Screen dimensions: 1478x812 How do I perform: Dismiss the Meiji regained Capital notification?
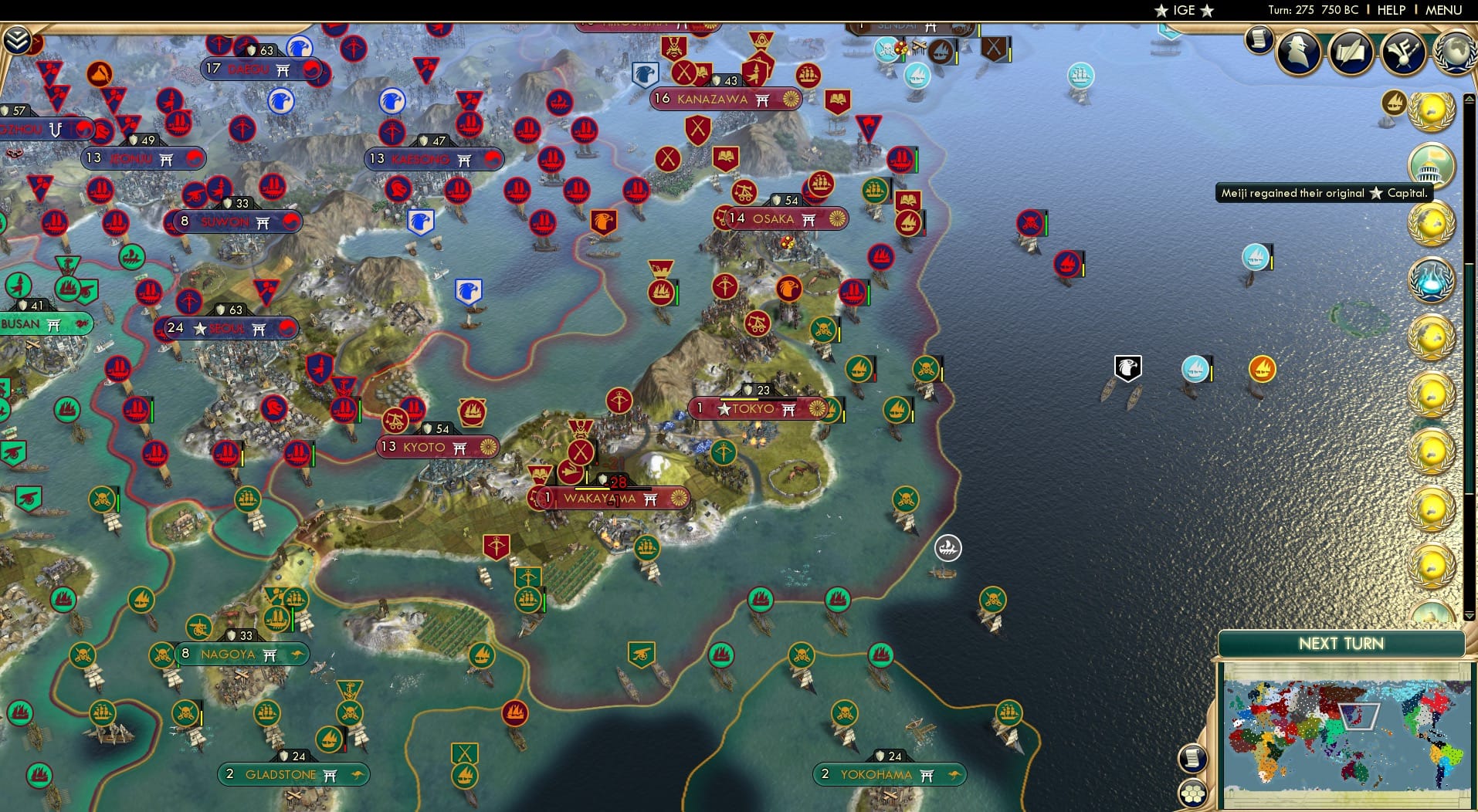coord(1324,194)
